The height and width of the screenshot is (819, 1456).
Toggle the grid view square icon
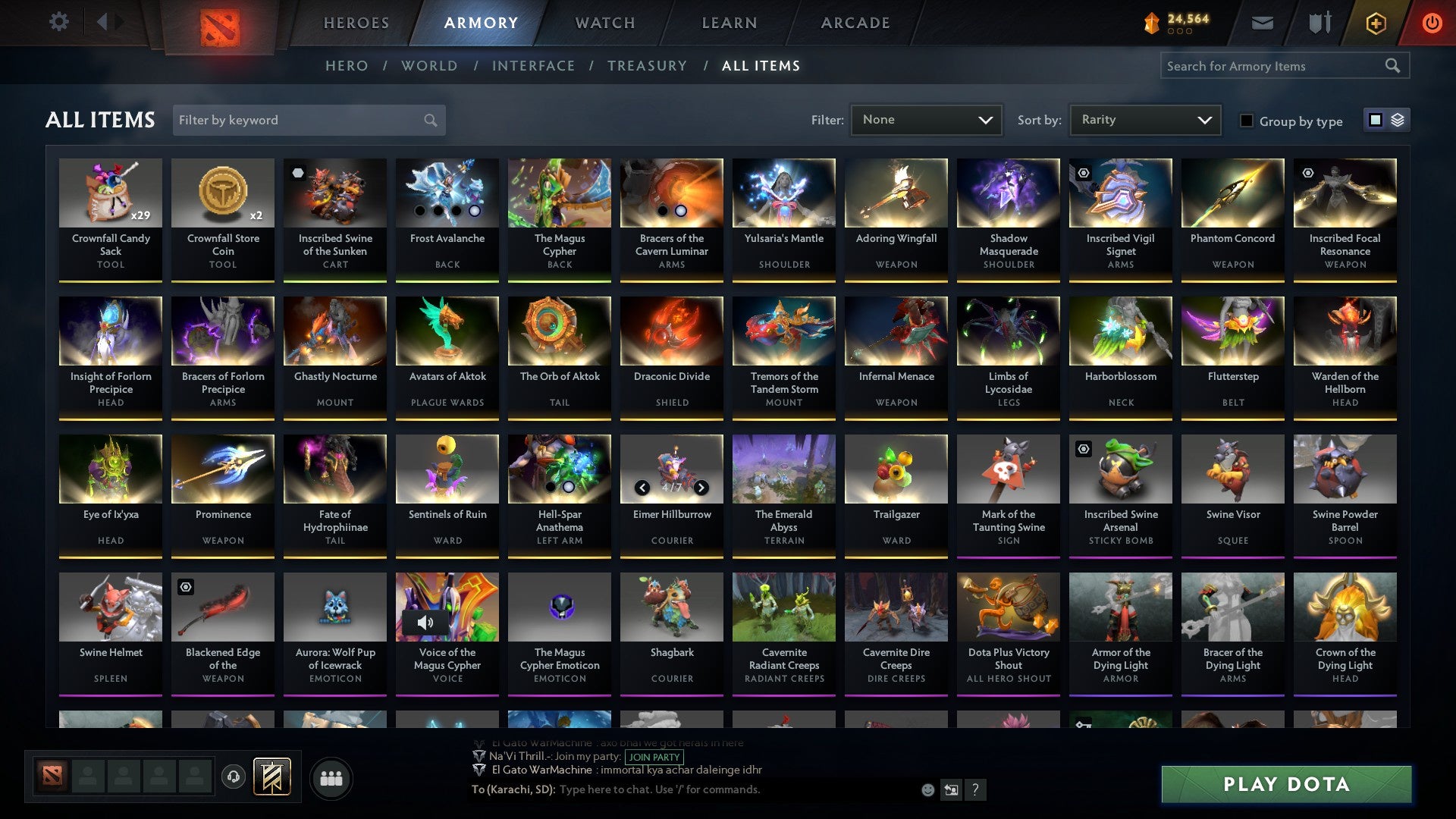[1374, 120]
